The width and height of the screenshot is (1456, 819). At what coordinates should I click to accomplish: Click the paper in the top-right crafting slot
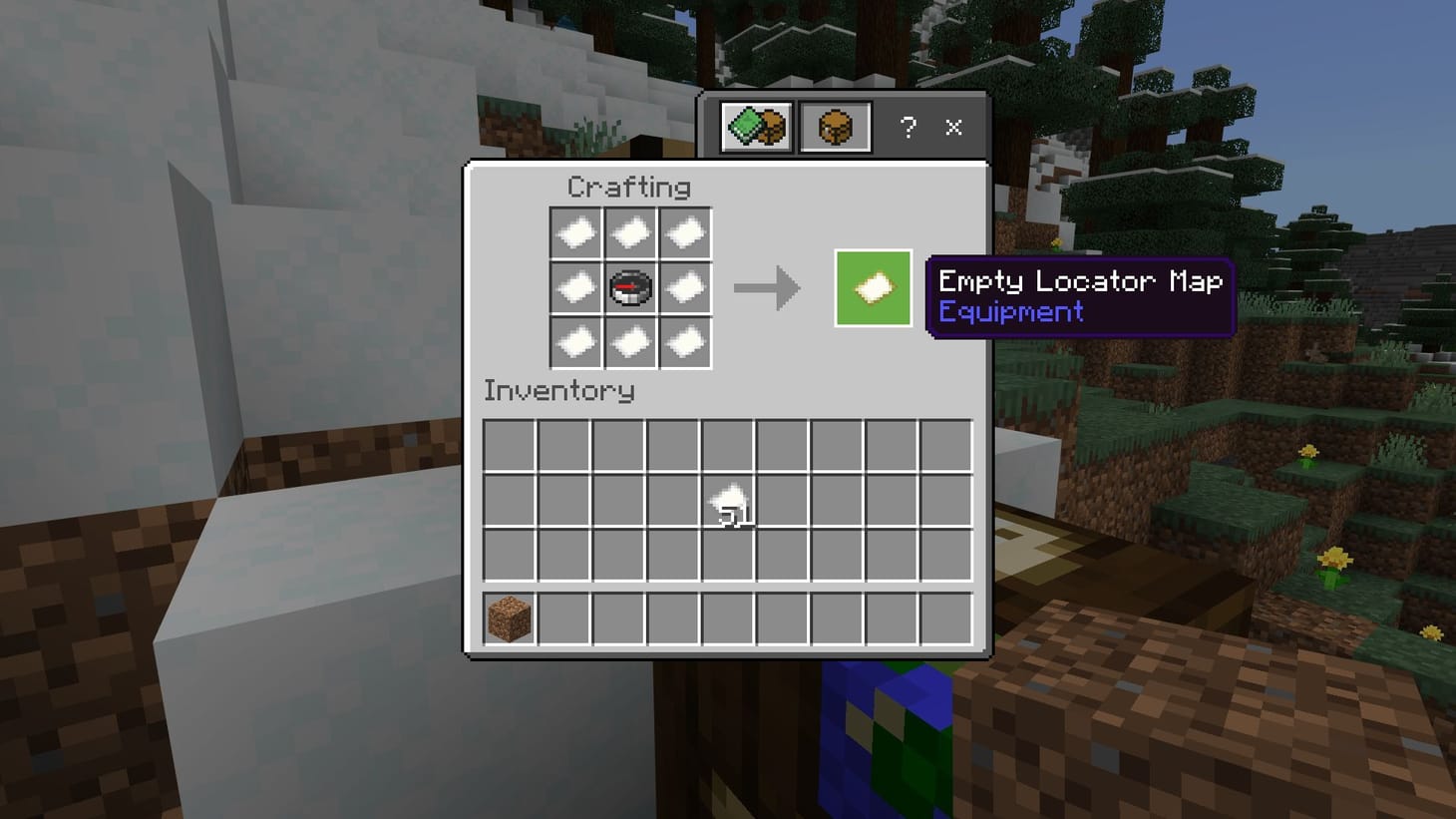coord(686,232)
